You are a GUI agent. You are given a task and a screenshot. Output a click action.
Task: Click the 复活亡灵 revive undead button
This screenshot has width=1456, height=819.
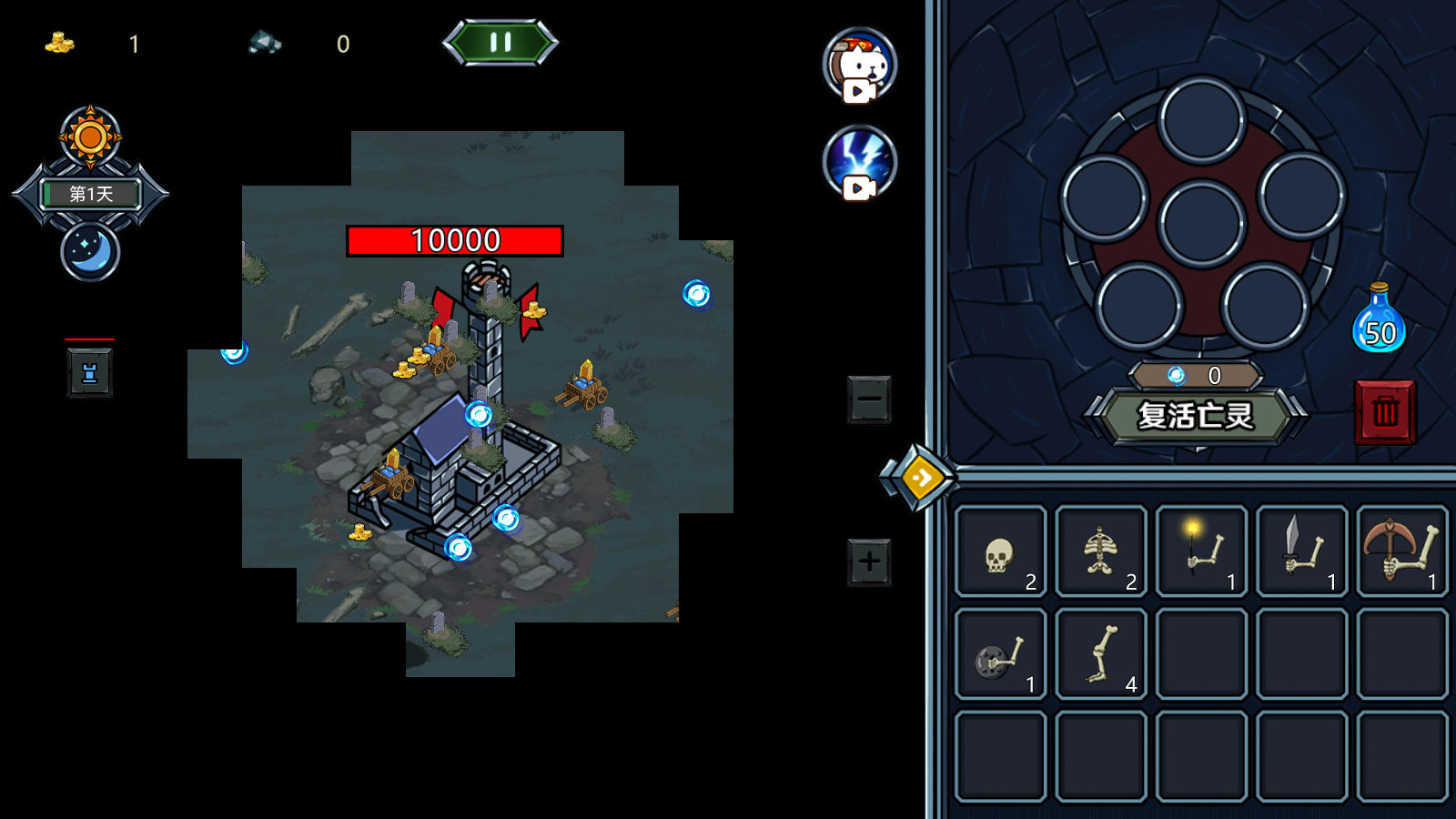pos(1195,416)
